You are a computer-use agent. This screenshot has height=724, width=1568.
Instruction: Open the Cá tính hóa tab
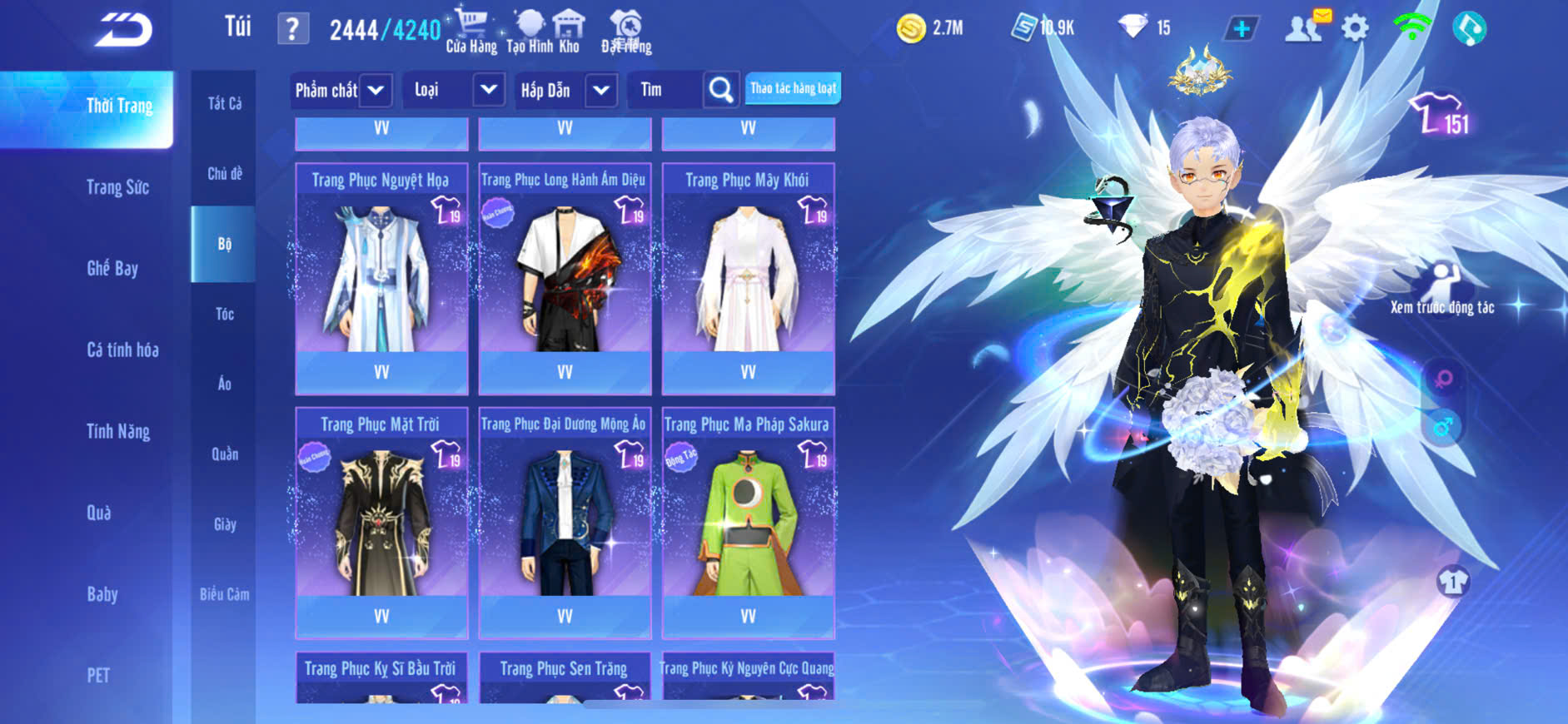click(122, 350)
